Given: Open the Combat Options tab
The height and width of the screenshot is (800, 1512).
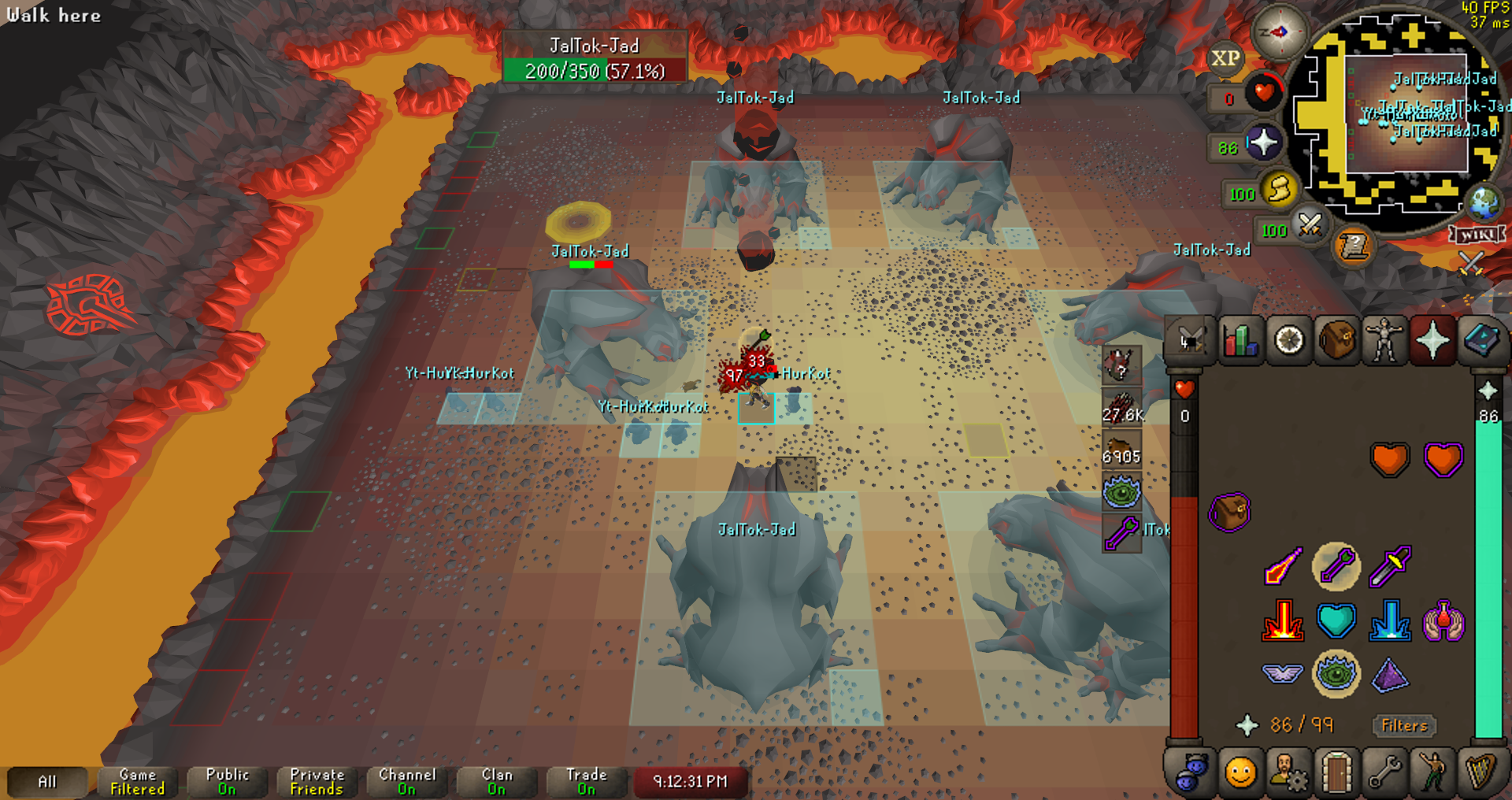Looking at the screenshot, I should (x=1189, y=341).
